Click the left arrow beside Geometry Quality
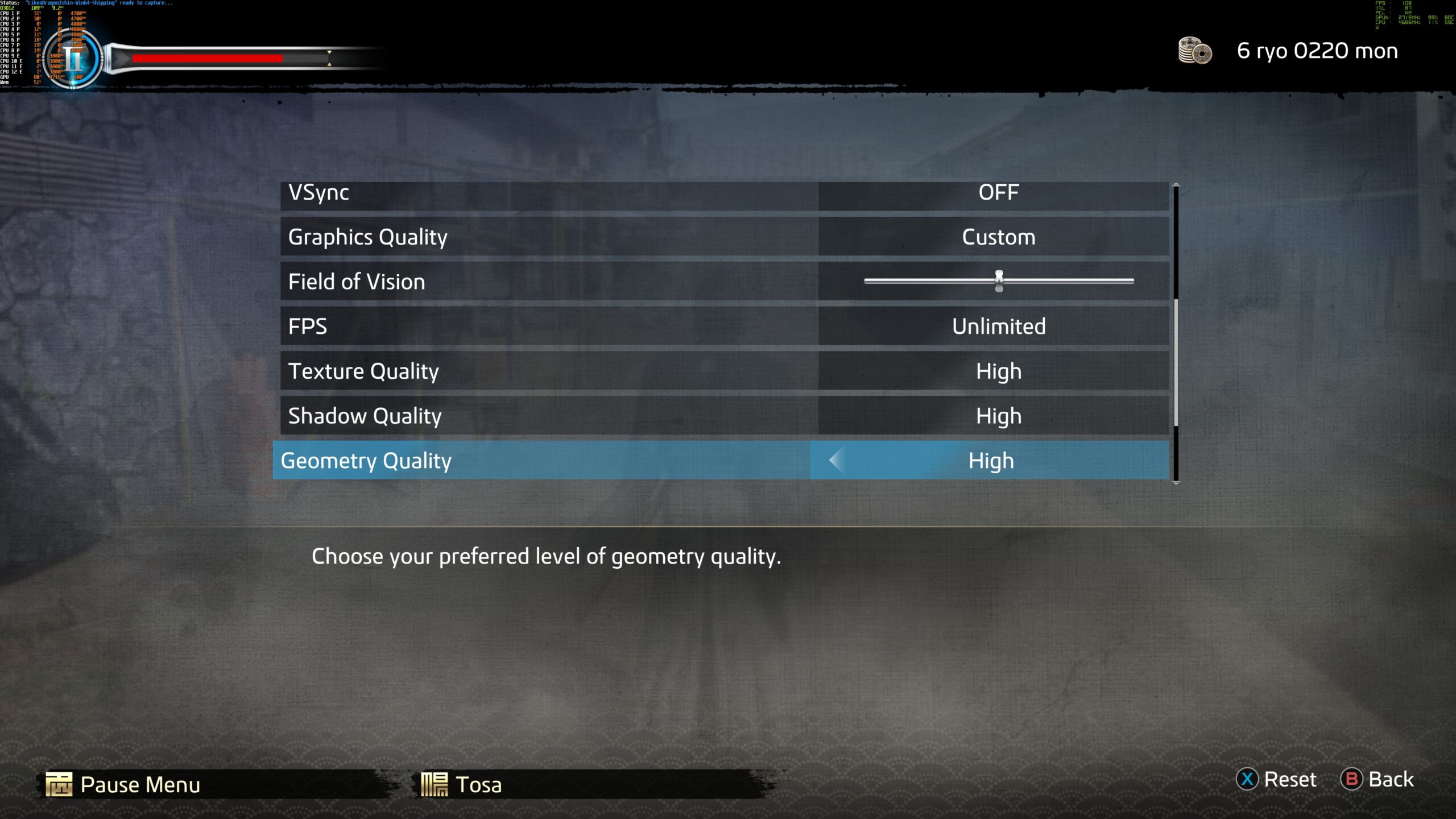Image resolution: width=1456 pixels, height=819 pixels. pos(837,460)
